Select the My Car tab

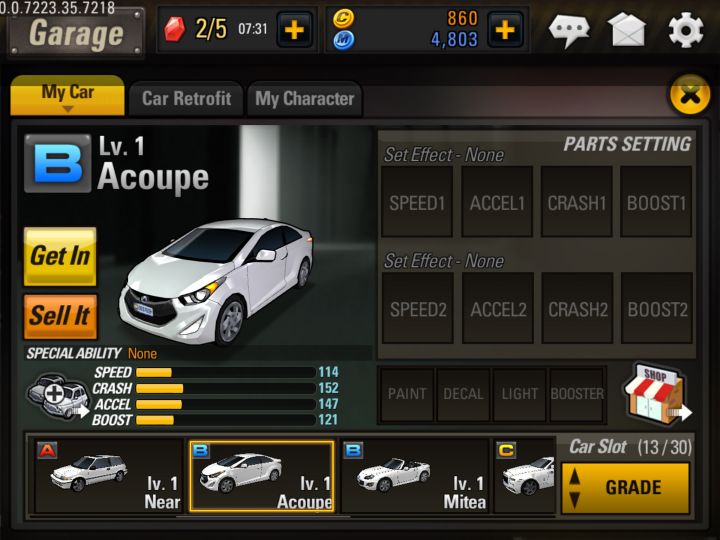(68, 95)
